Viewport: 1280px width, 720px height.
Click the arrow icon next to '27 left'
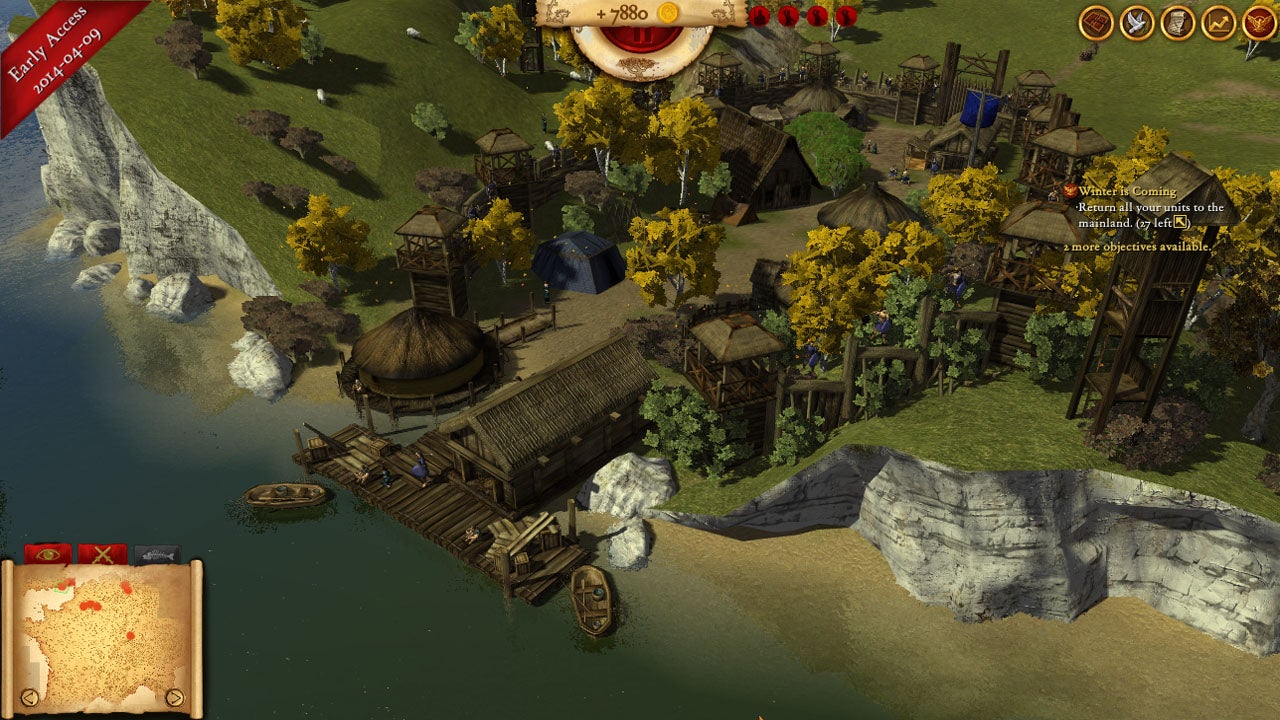[x=1181, y=222]
